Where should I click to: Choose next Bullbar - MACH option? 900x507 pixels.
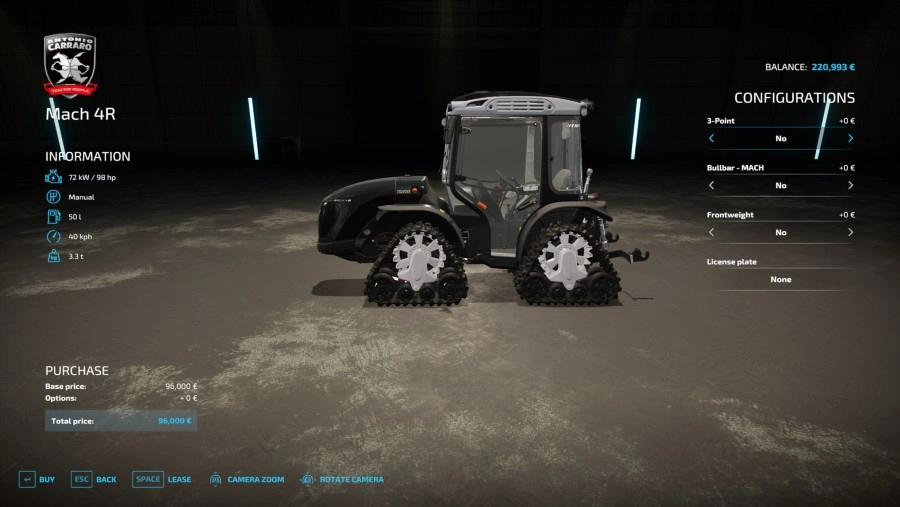tap(850, 185)
